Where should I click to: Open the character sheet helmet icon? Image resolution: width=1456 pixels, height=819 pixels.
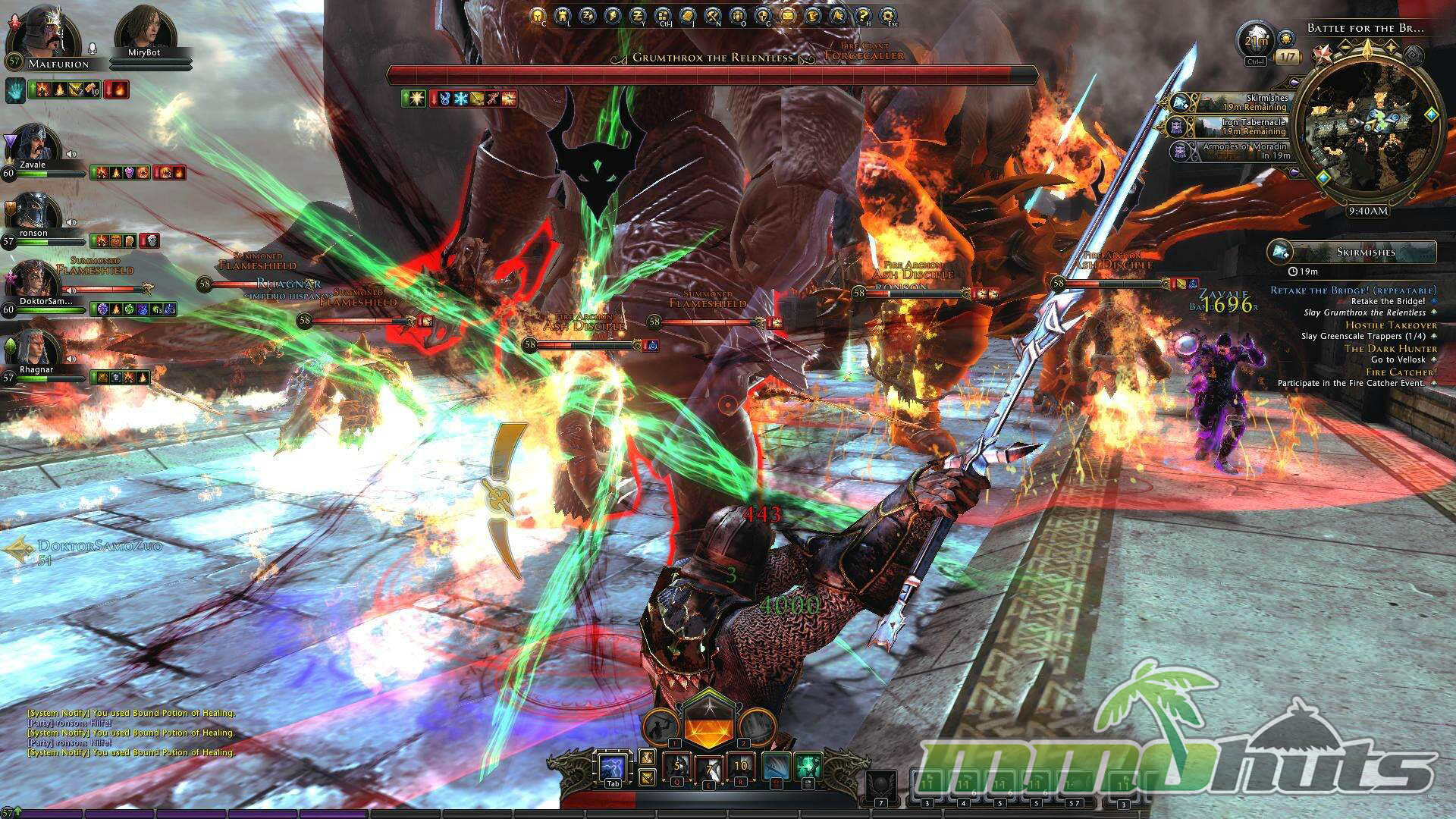point(537,16)
